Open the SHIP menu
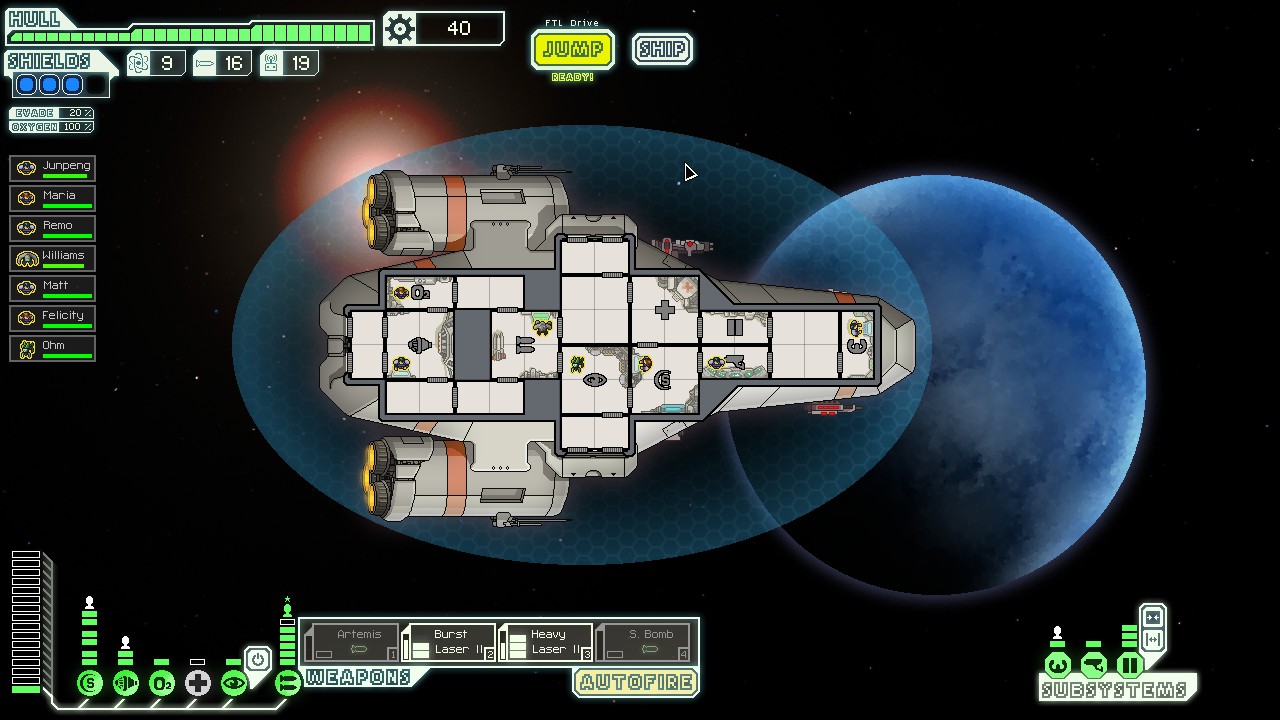The image size is (1280, 720). (662, 49)
